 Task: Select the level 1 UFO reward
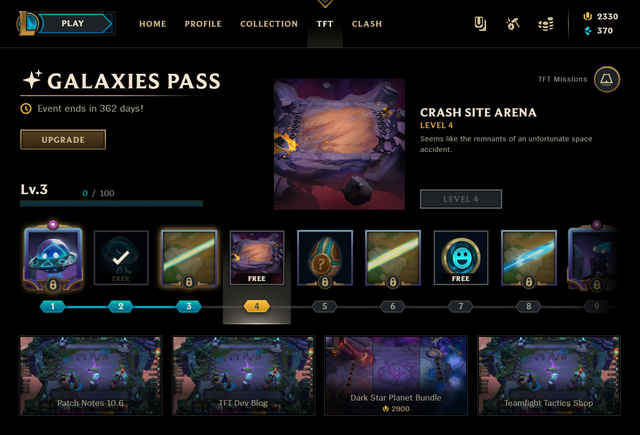(x=53, y=259)
